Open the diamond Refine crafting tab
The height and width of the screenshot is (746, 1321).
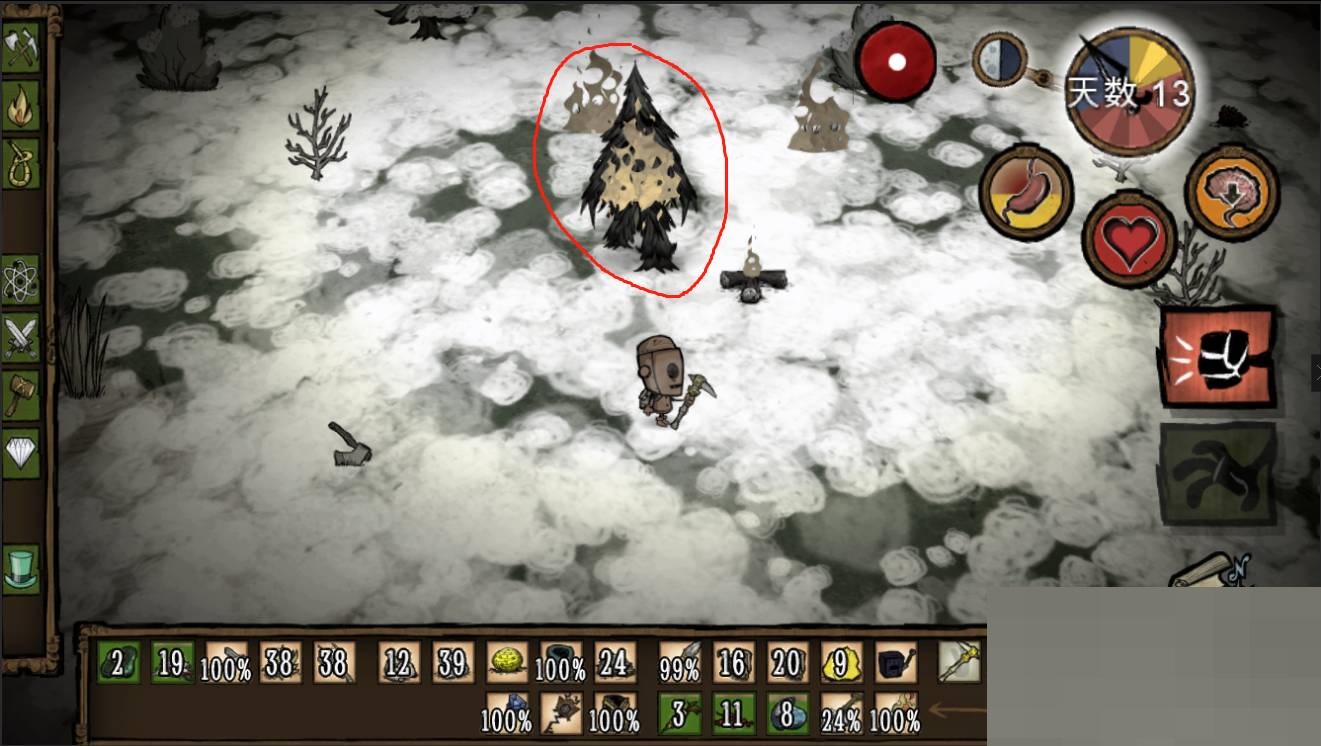20,453
